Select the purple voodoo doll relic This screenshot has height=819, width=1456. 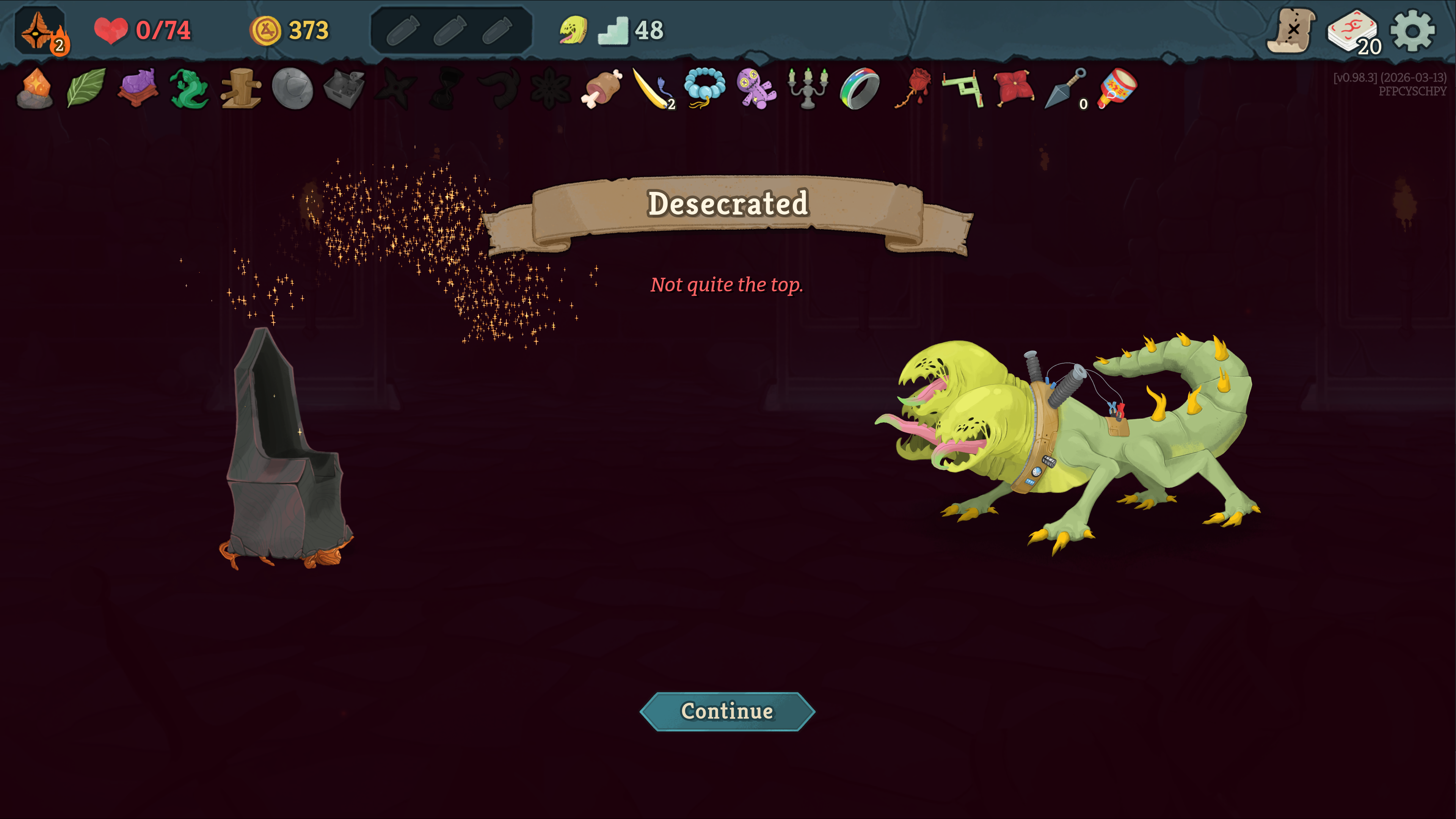756,89
